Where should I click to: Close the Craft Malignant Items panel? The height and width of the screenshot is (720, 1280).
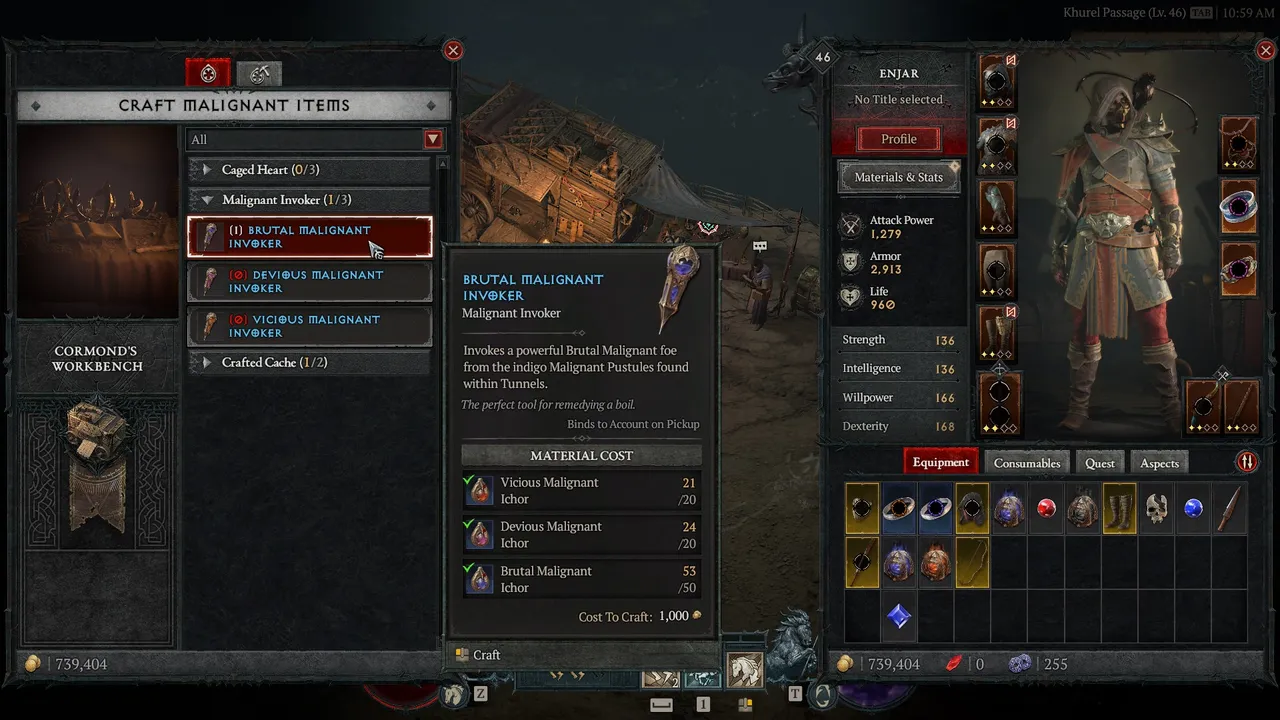[x=453, y=50]
